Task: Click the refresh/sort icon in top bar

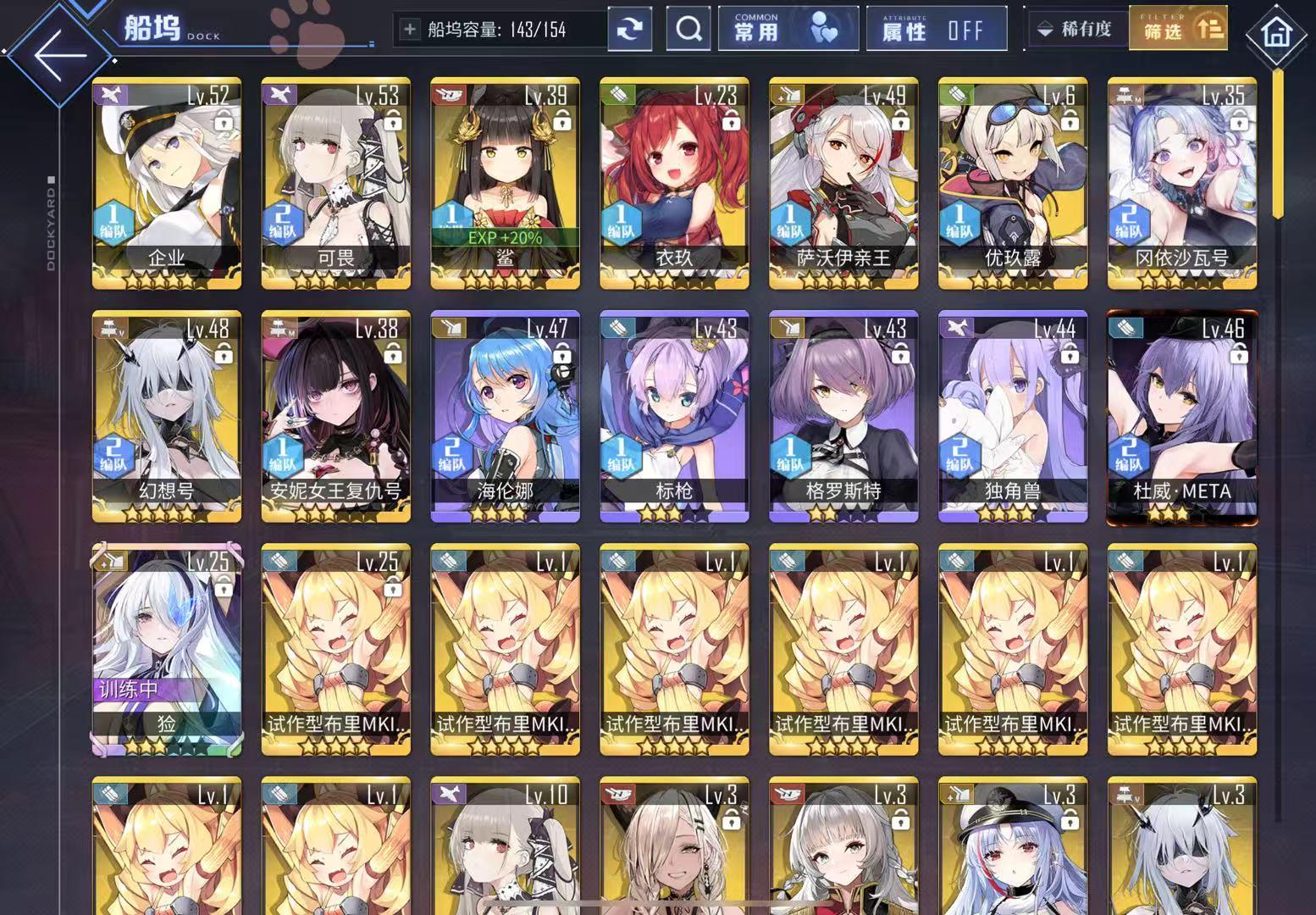Action: coord(629,28)
